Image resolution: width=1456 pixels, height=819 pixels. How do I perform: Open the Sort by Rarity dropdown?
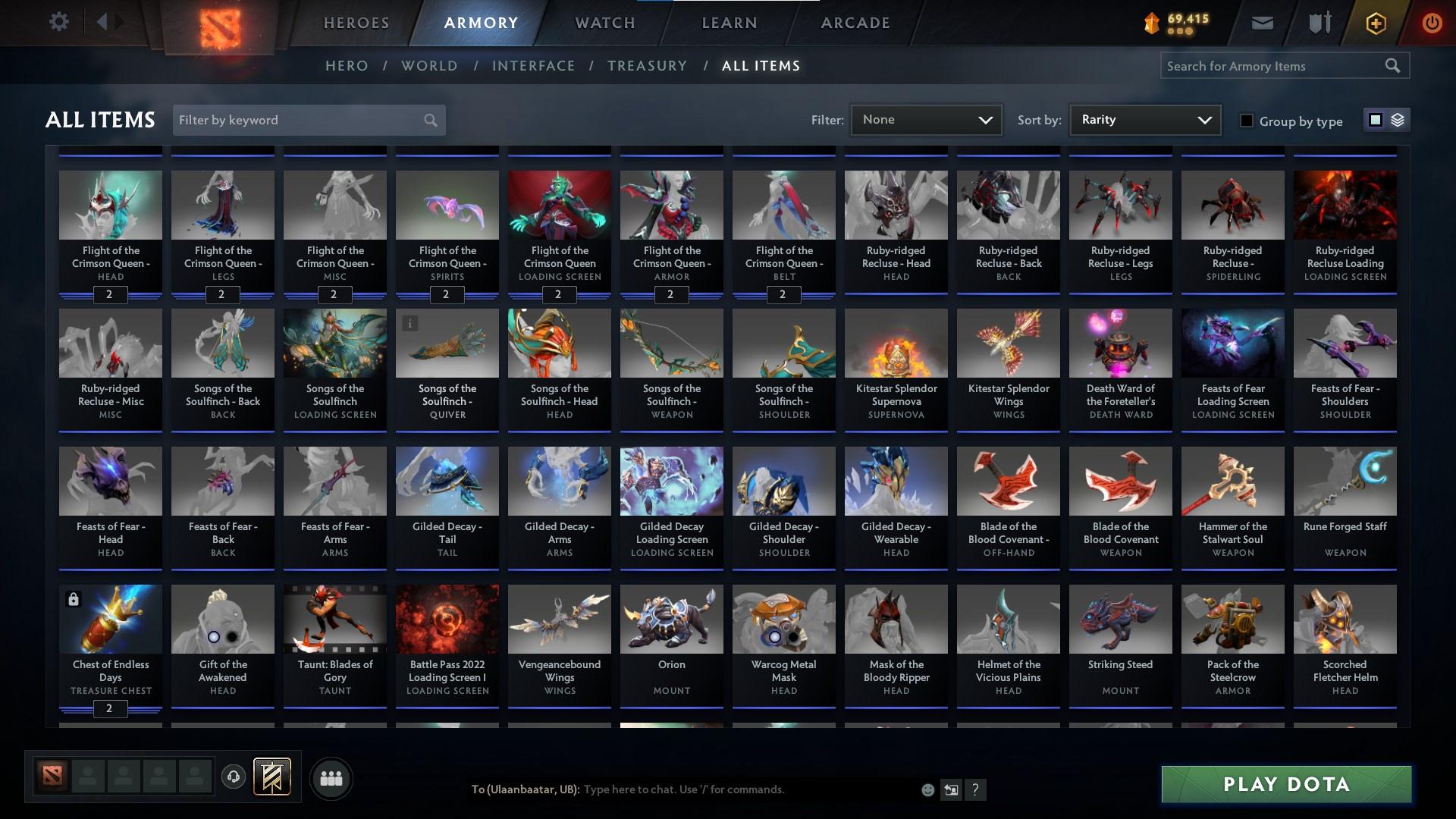1144,119
